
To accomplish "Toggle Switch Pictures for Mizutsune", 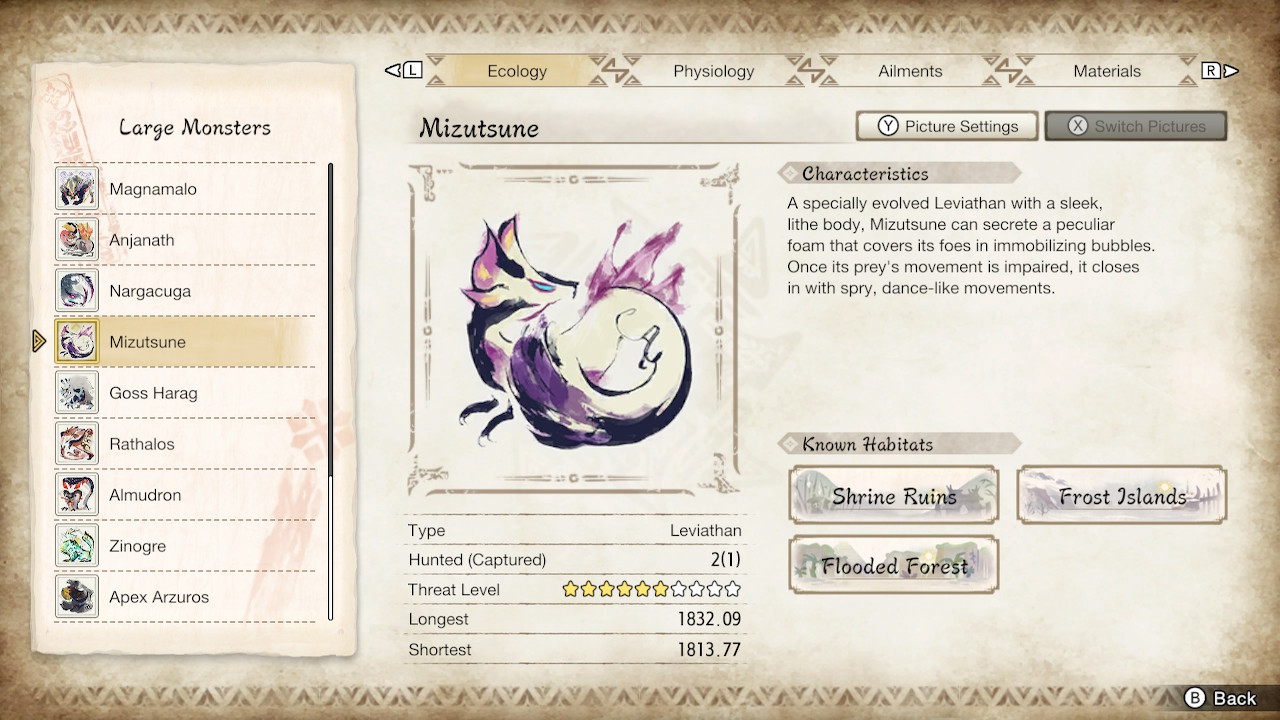I will (1136, 126).
